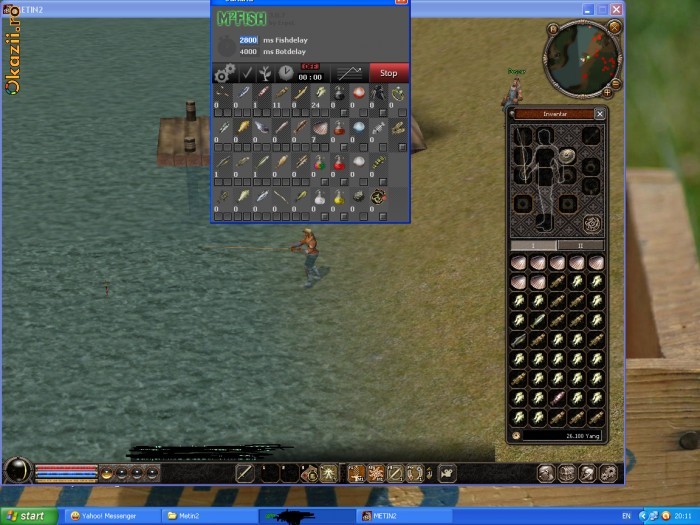
Task: Close the M2Fish bot window
Action: pyautogui.click(x=401, y=3)
